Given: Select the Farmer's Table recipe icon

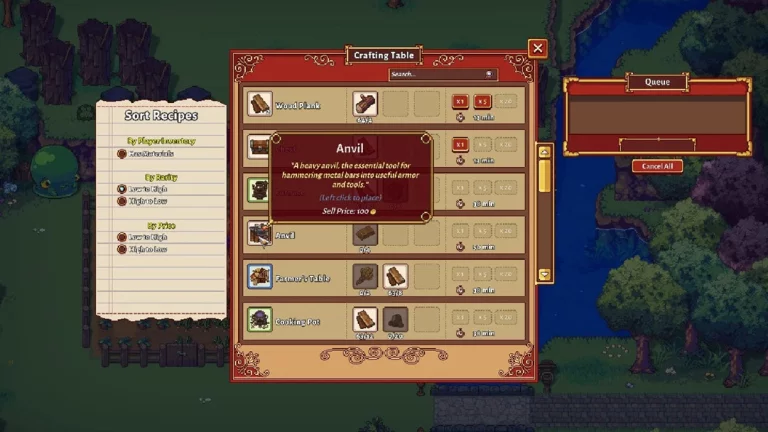Looking at the screenshot, I should click(260, 276).
